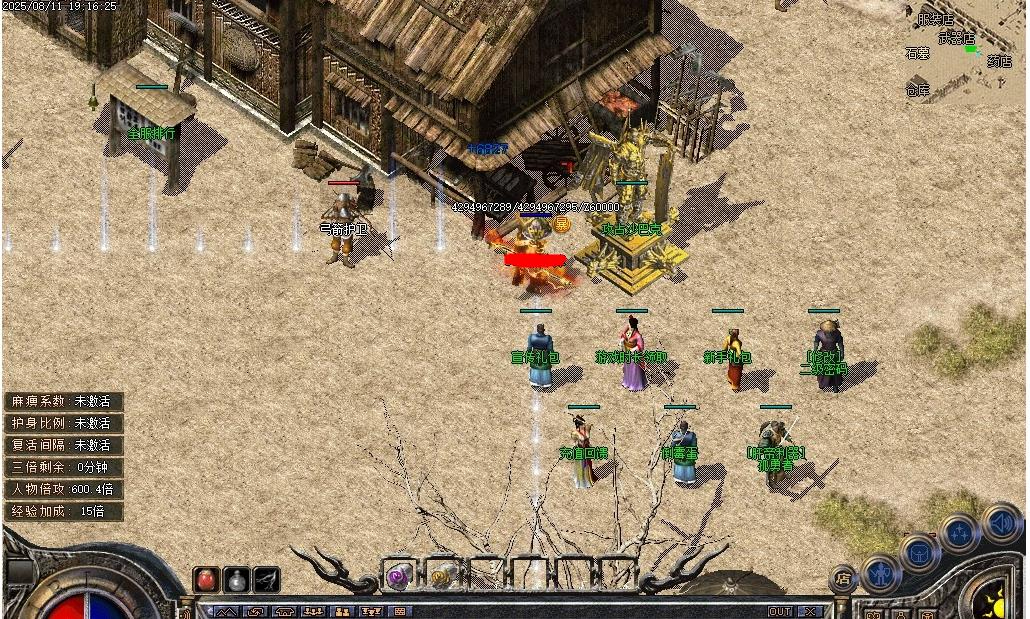This screenshot has height=619, width=1030.
Task: Open the skills panel with the stars icon
Action: (x=958, y=533)
